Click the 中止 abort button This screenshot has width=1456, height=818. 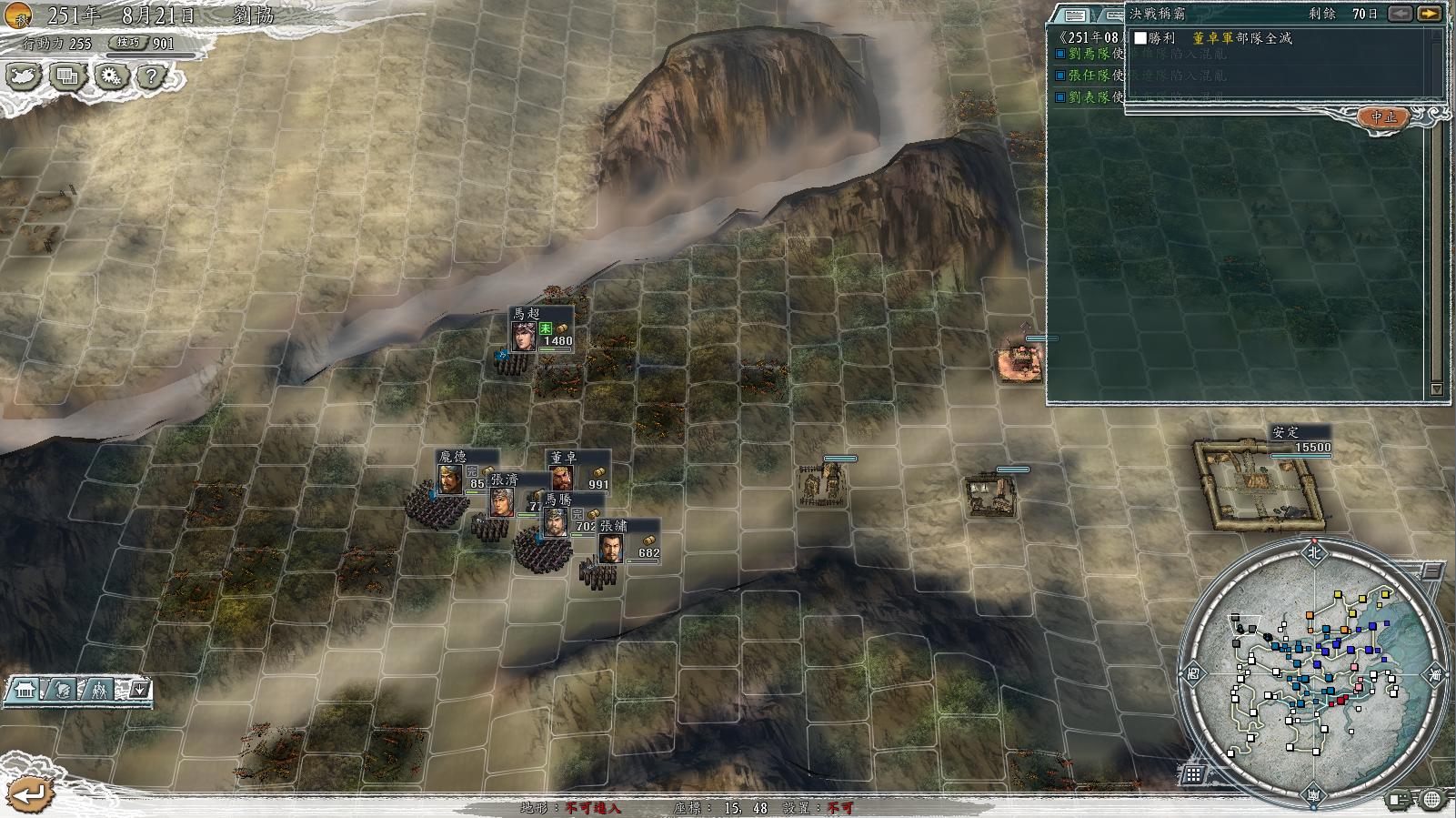tap(1383, 117)
